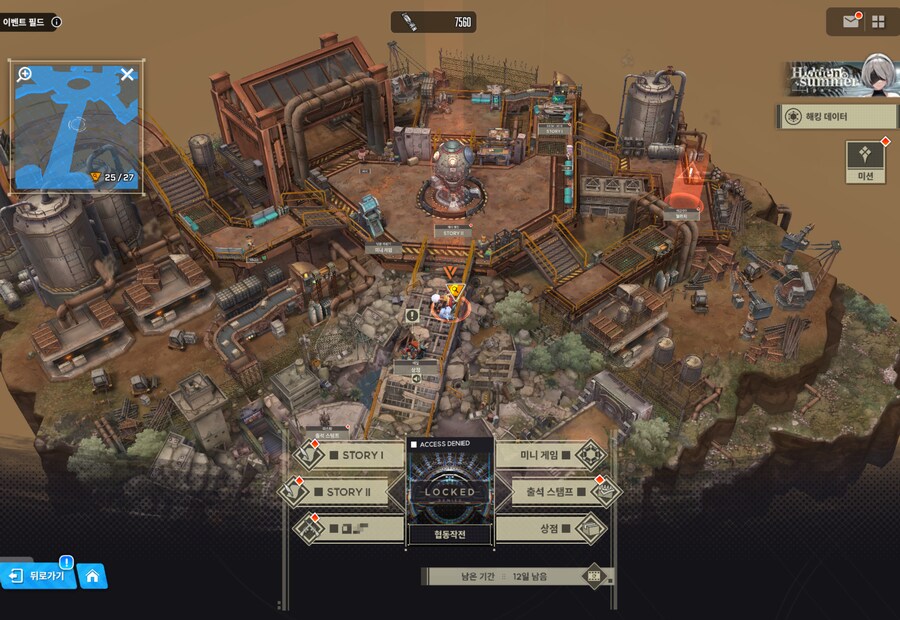Go to lobby with the home icon
The height and width of the screenshot is (620, 900).
(92, 576)
